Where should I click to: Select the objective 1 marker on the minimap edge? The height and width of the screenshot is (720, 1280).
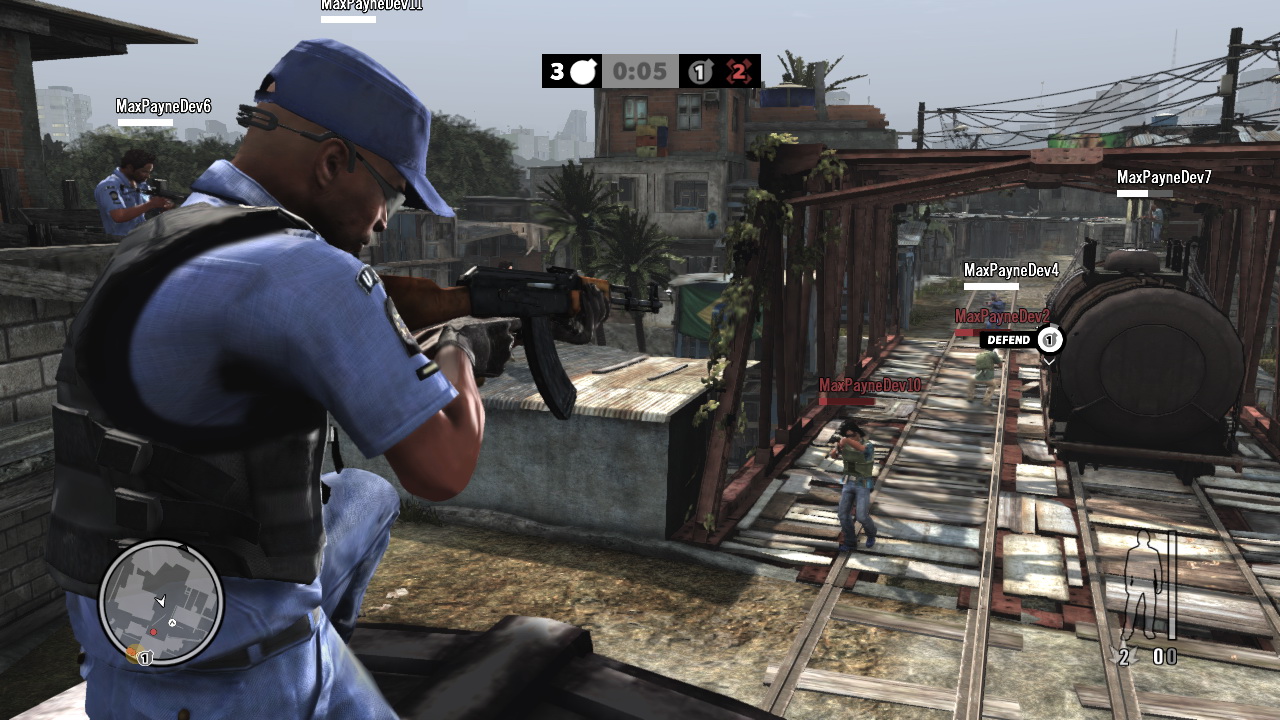click(144, 657)
